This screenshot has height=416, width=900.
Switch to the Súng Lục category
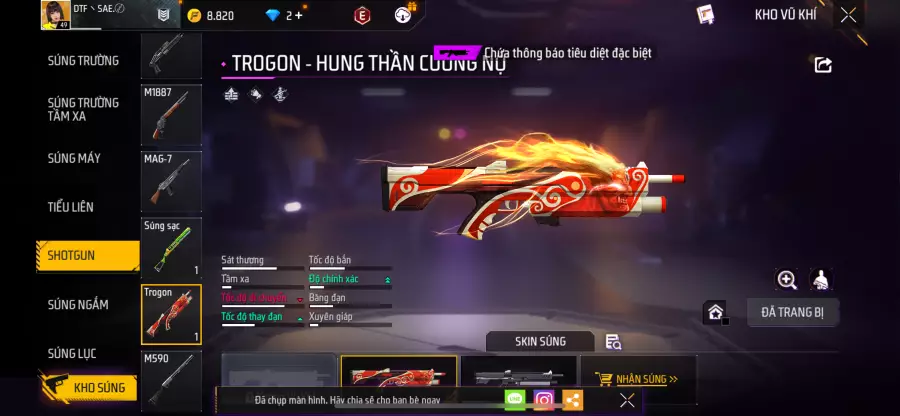point(74,353)
